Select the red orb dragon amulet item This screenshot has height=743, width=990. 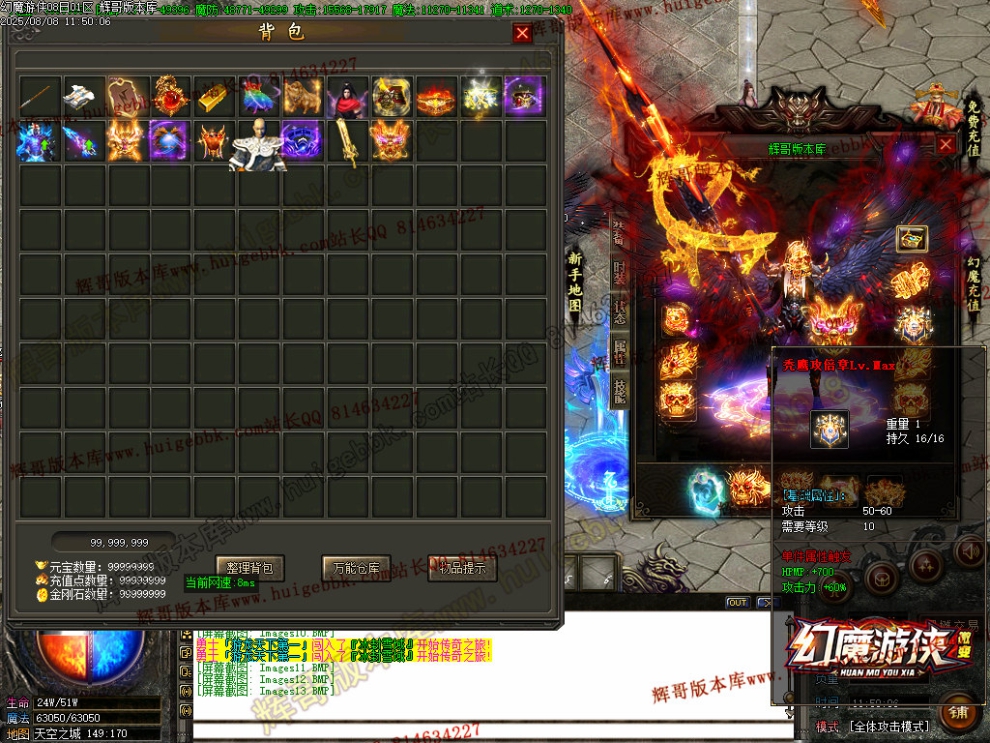coord(171,97)
